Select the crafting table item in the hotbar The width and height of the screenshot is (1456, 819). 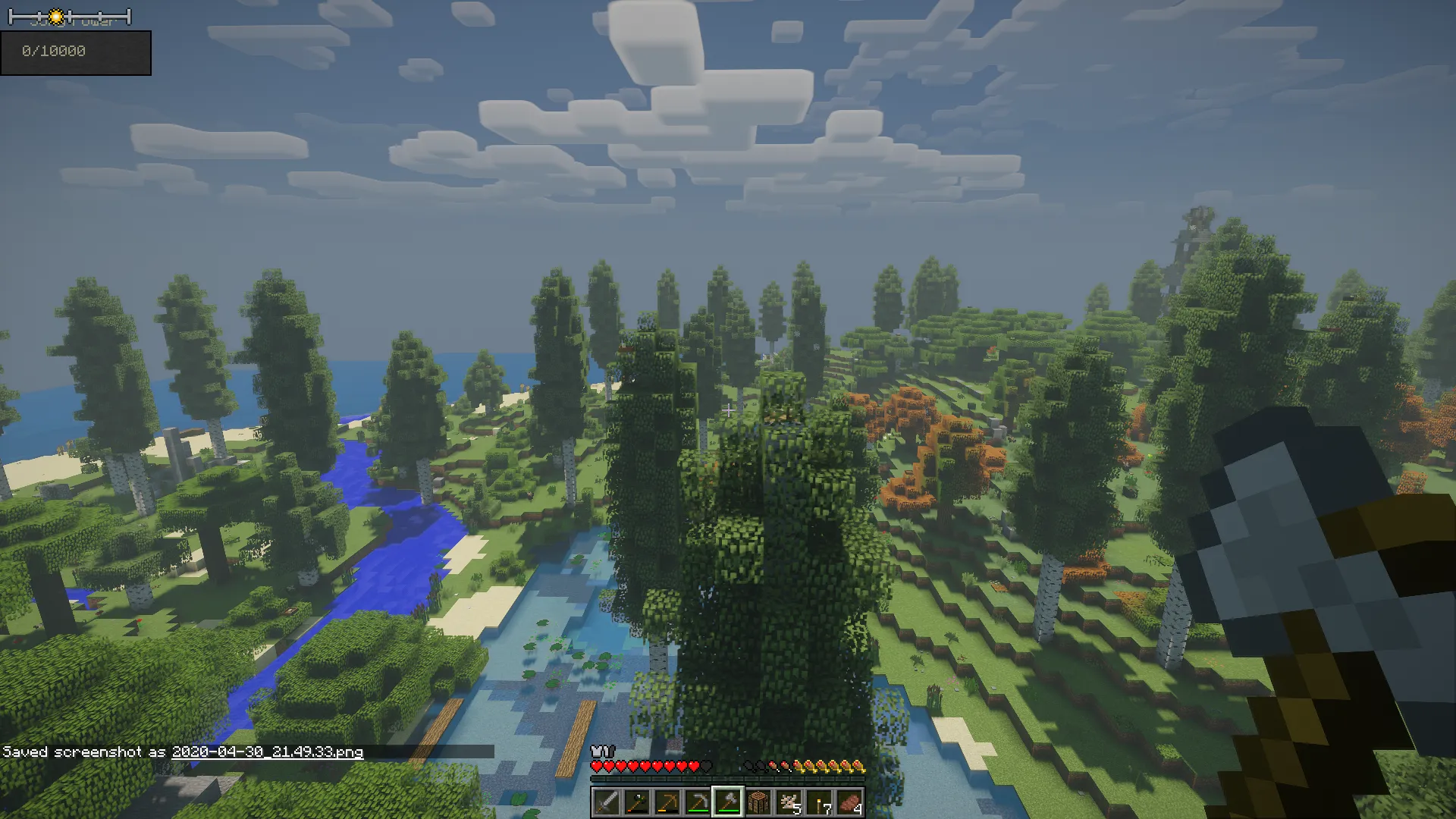758,802
